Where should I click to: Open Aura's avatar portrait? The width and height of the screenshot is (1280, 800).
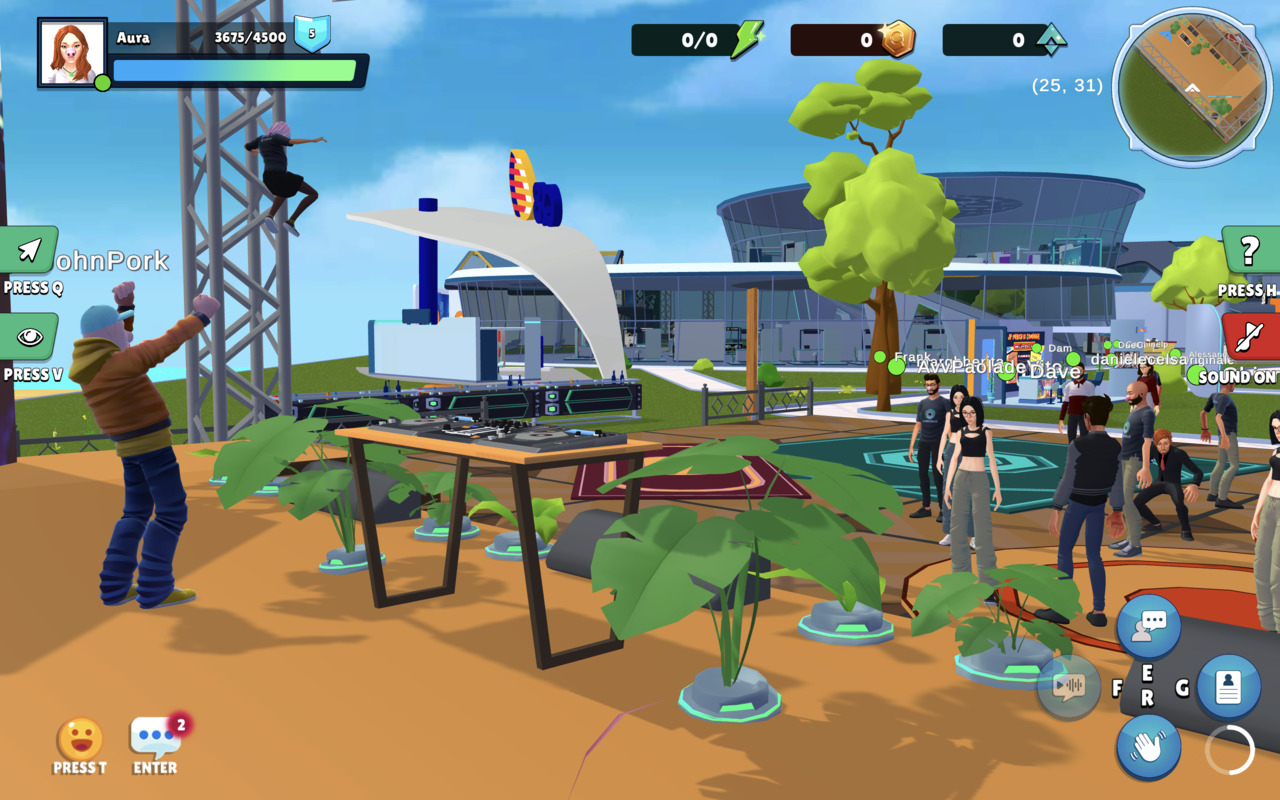[72, 52]
